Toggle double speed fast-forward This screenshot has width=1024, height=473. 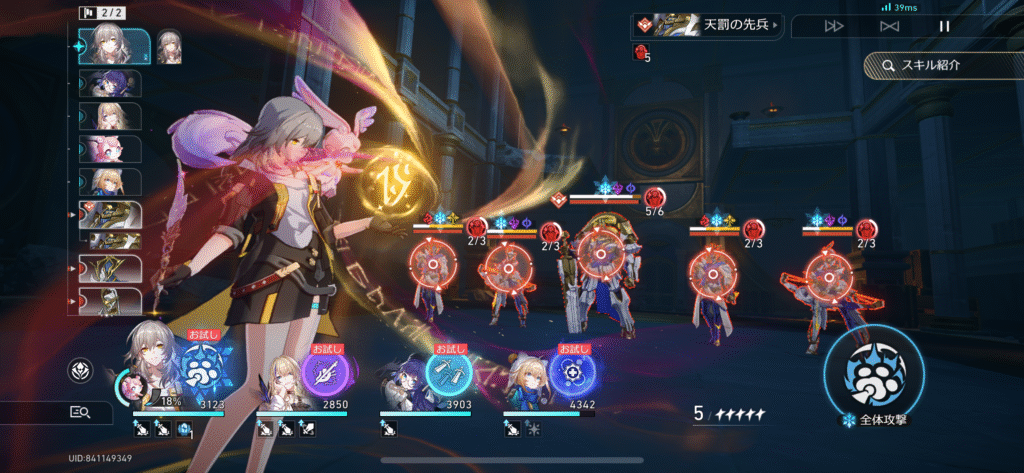pos(834,26)
